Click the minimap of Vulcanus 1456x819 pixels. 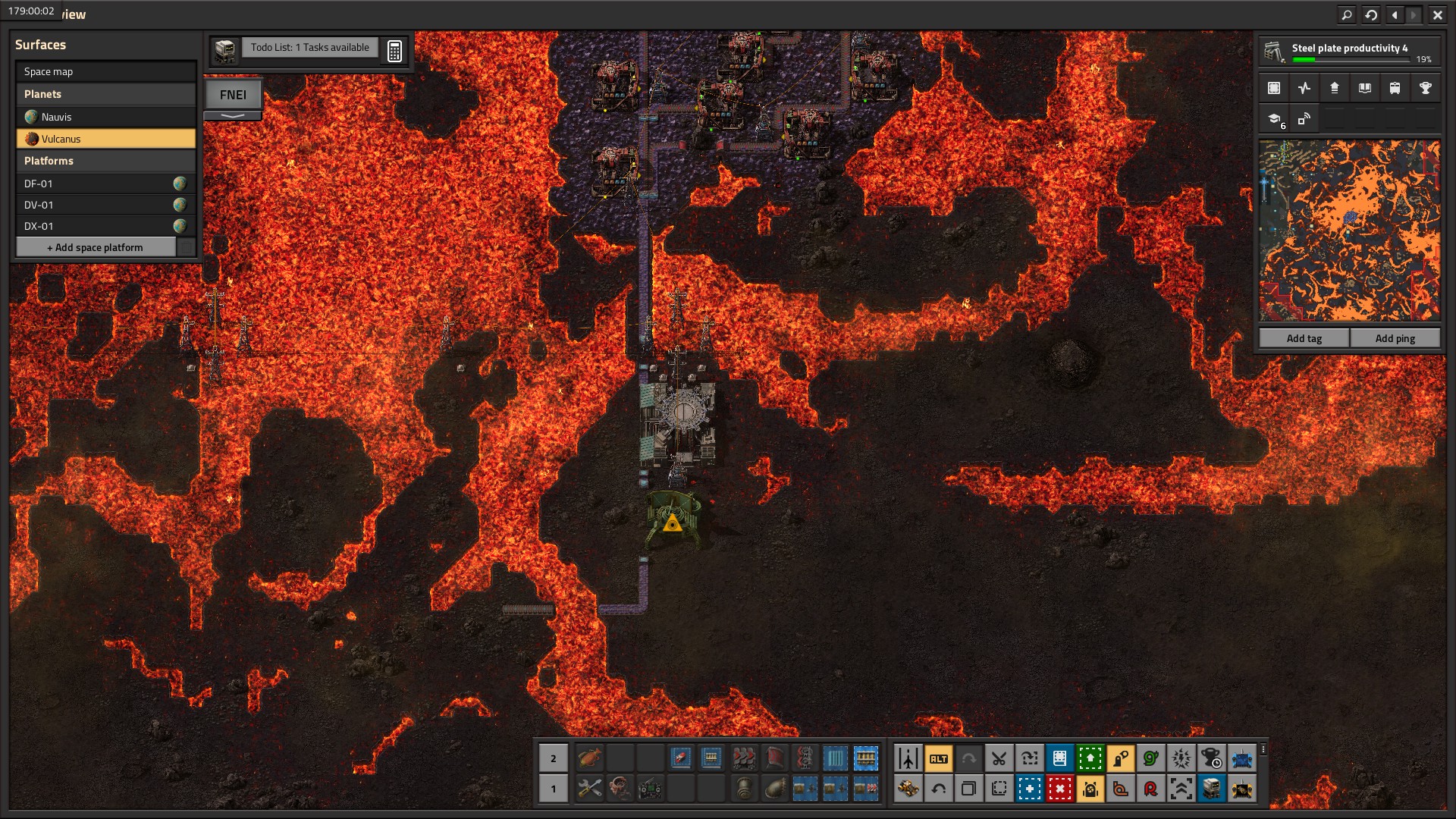click(x=1349, y=231)
